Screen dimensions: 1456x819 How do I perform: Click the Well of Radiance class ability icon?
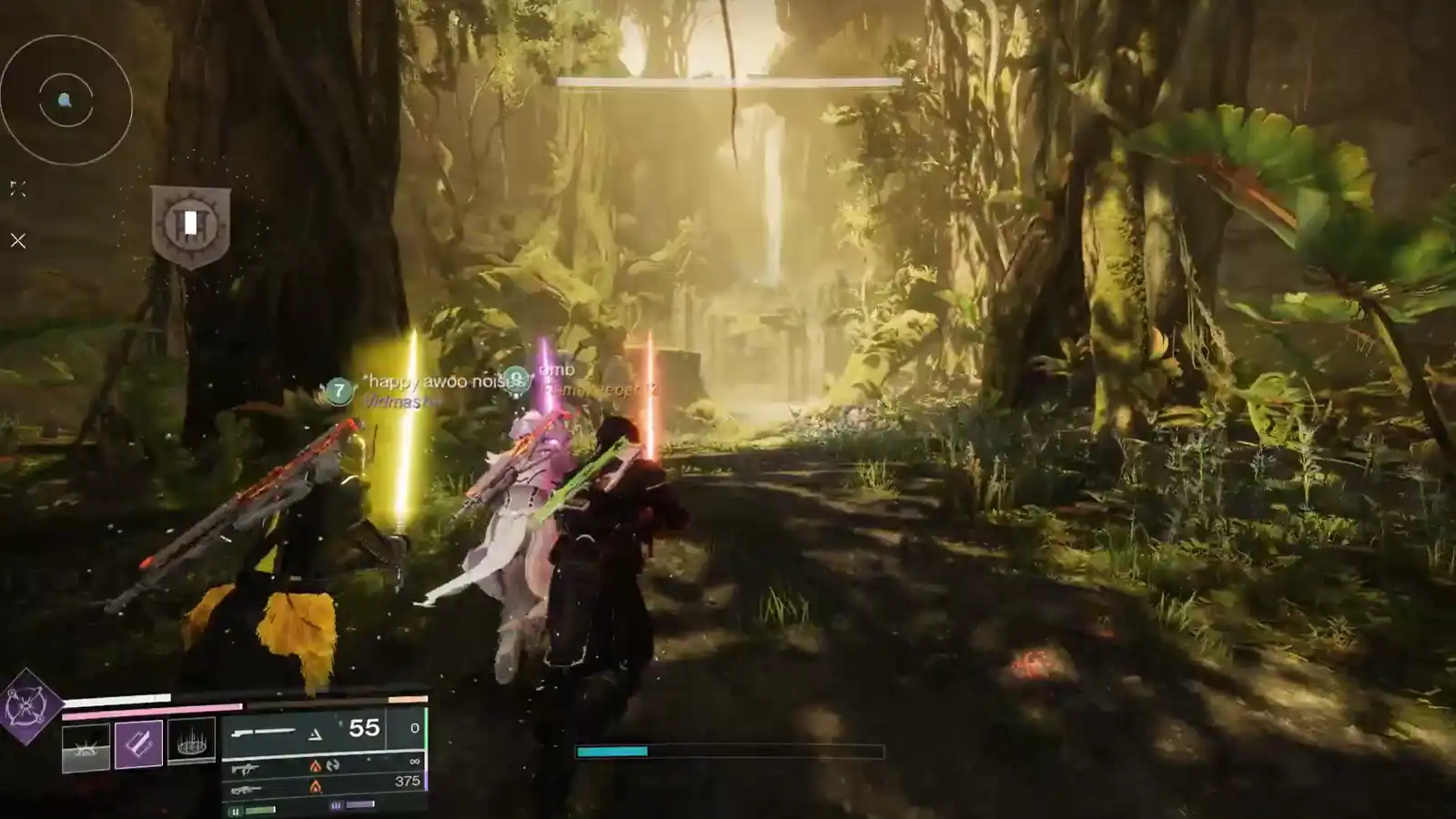pos(191,743)
